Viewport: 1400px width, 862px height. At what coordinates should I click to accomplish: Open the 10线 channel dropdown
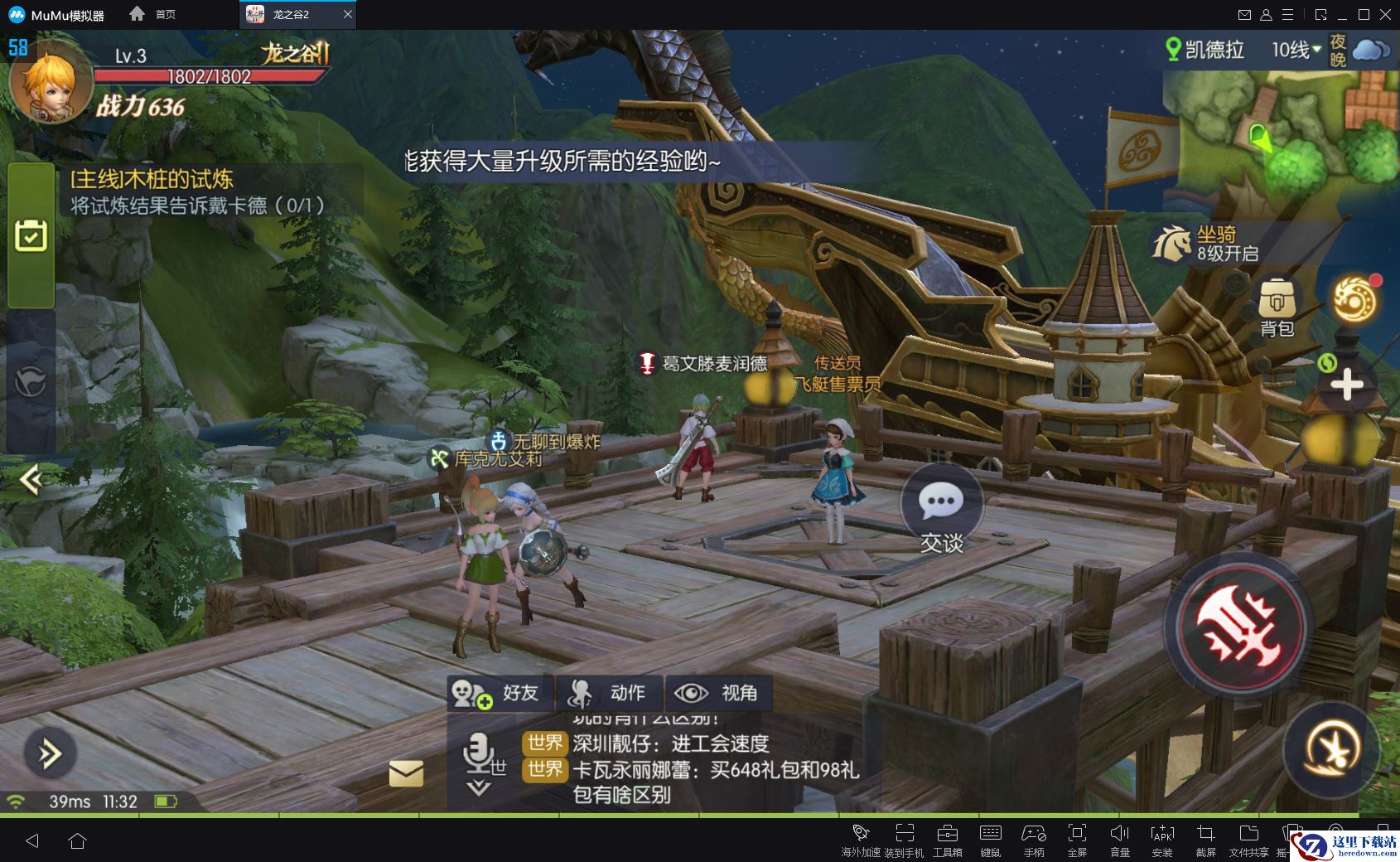pos(1296,50)
